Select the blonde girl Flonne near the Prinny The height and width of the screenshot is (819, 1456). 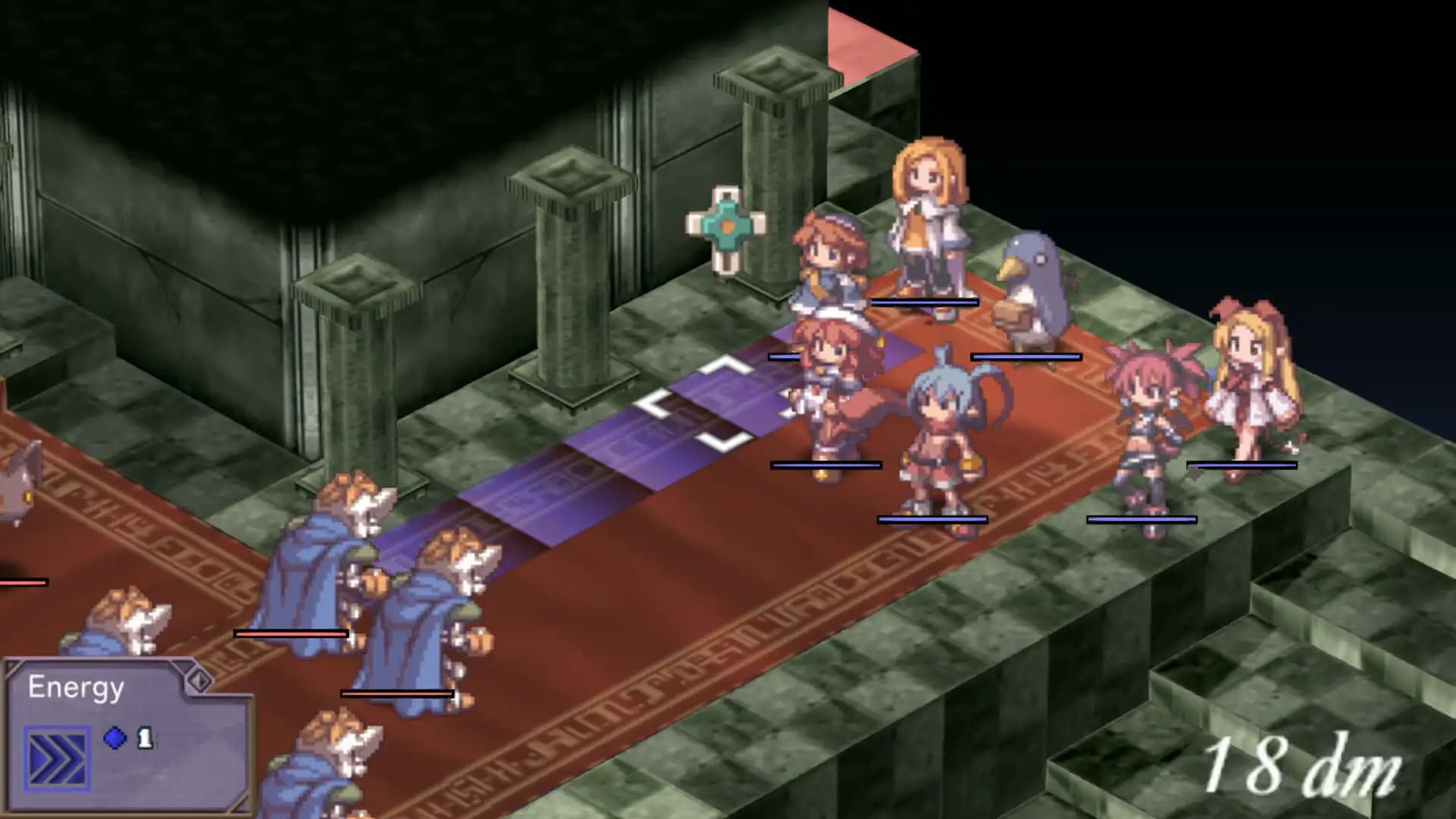tap(929, 220)
